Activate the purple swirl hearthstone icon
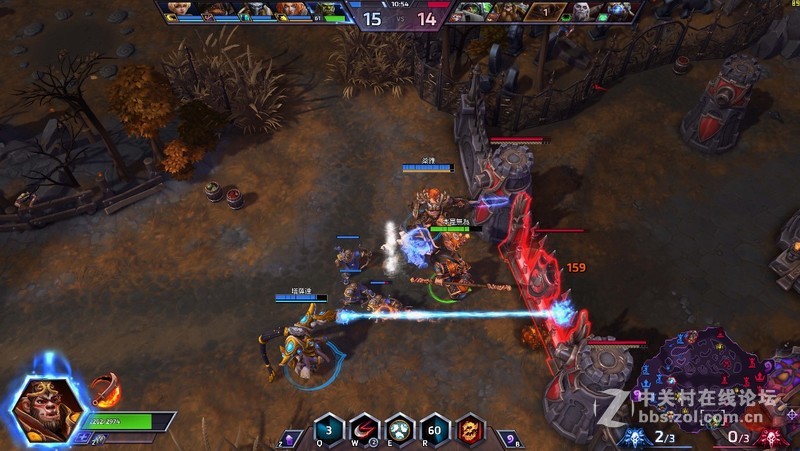This screenshot has width=800, height=451. click(509, 437)
